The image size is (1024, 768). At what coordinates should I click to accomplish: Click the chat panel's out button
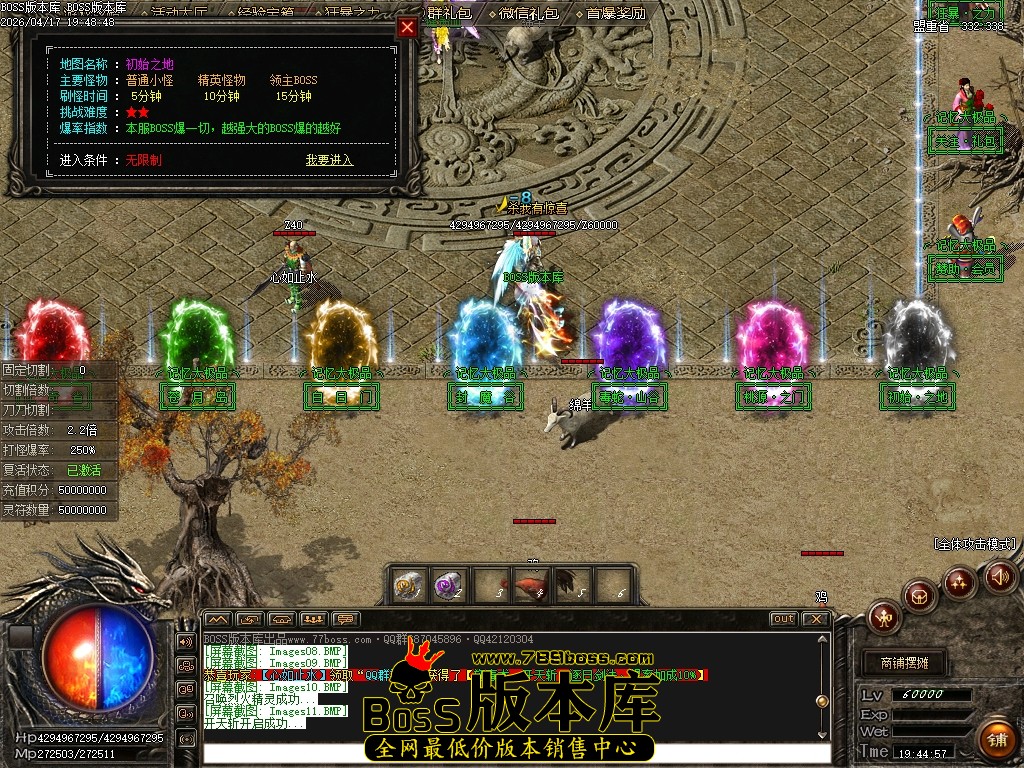(783, 619)
